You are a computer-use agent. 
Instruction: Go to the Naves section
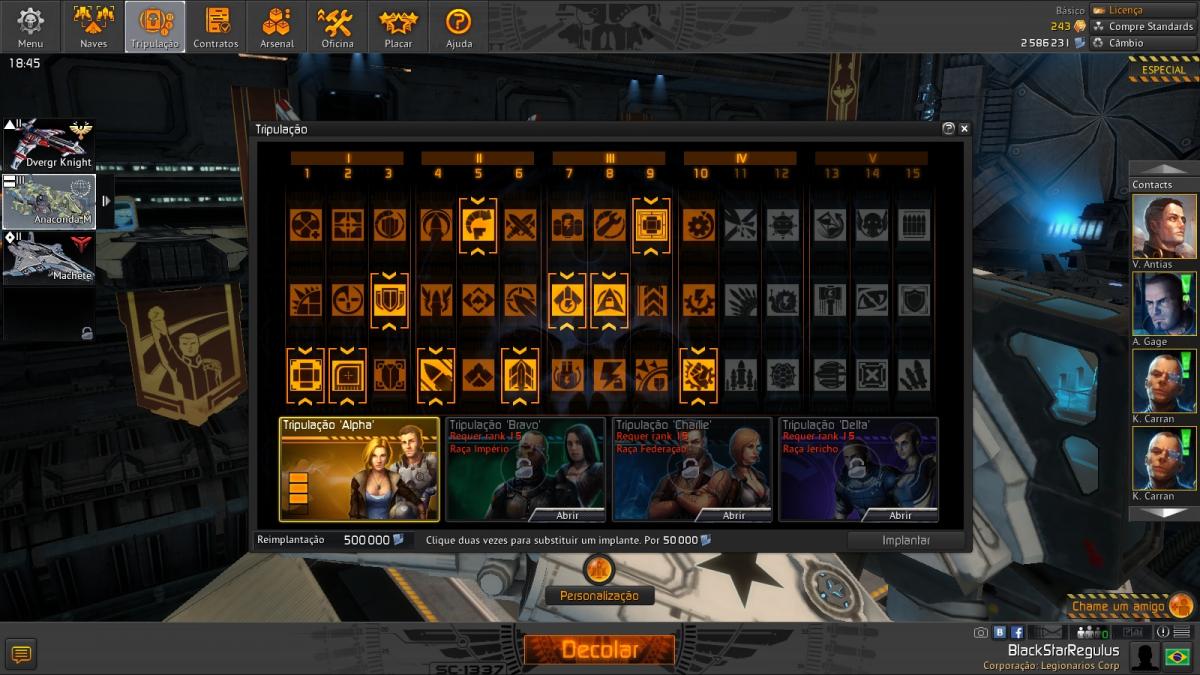tap(93, 26)
